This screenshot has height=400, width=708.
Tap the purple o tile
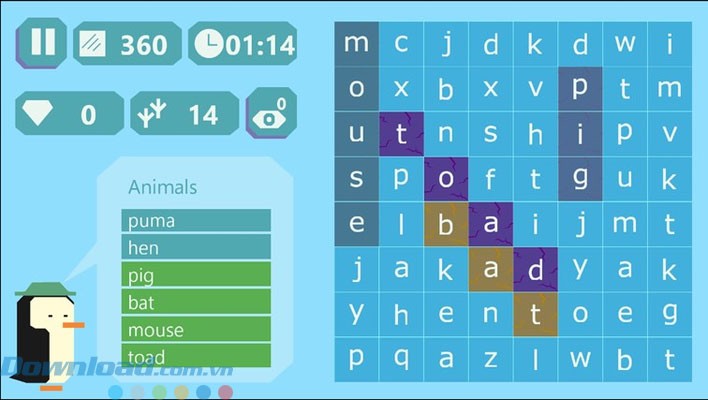click(446, 179)
